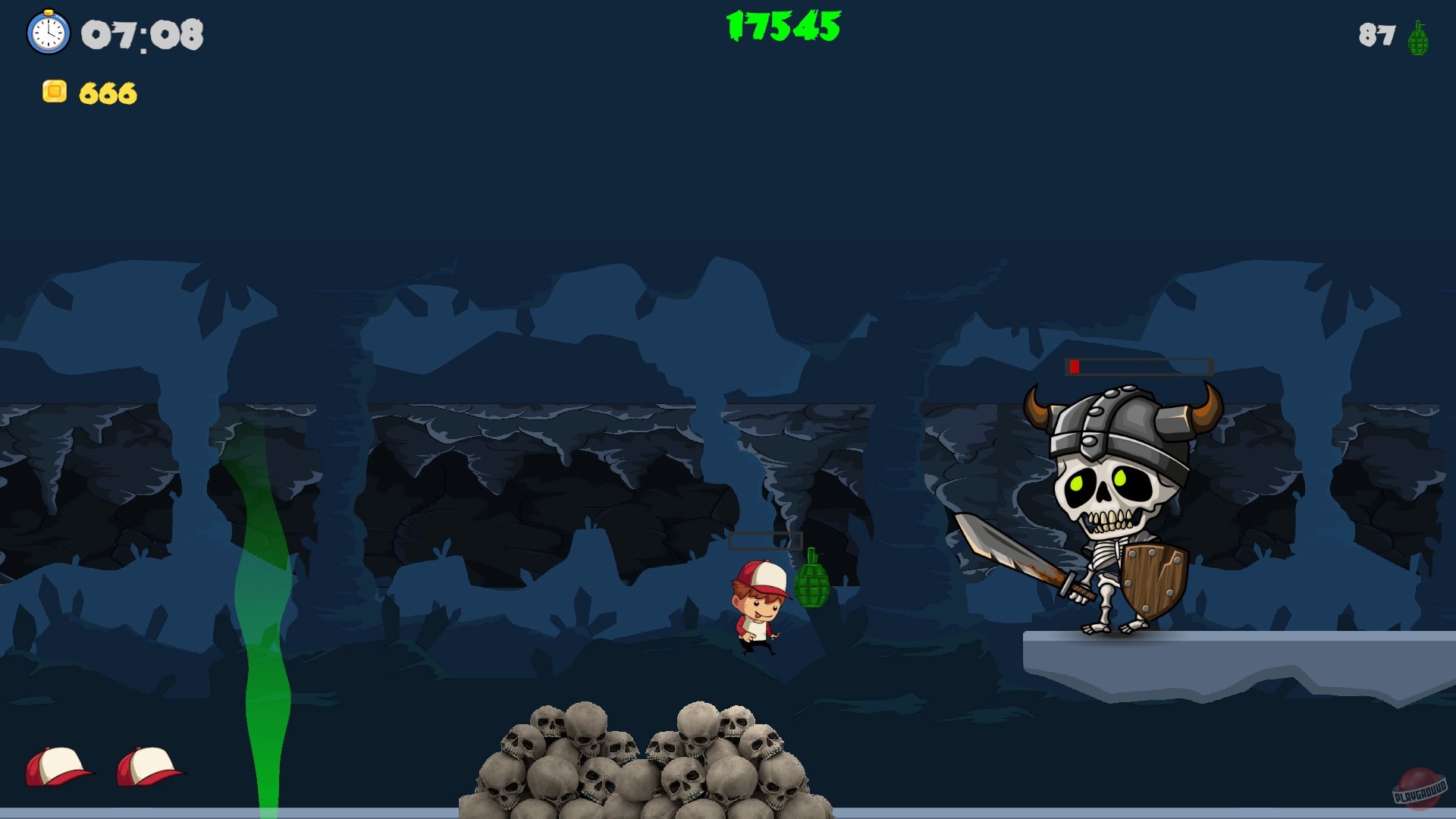Screen dimensions: 1456x819
Task: Click the grenade count showing 87
Action: click(x=1376, y=33)
